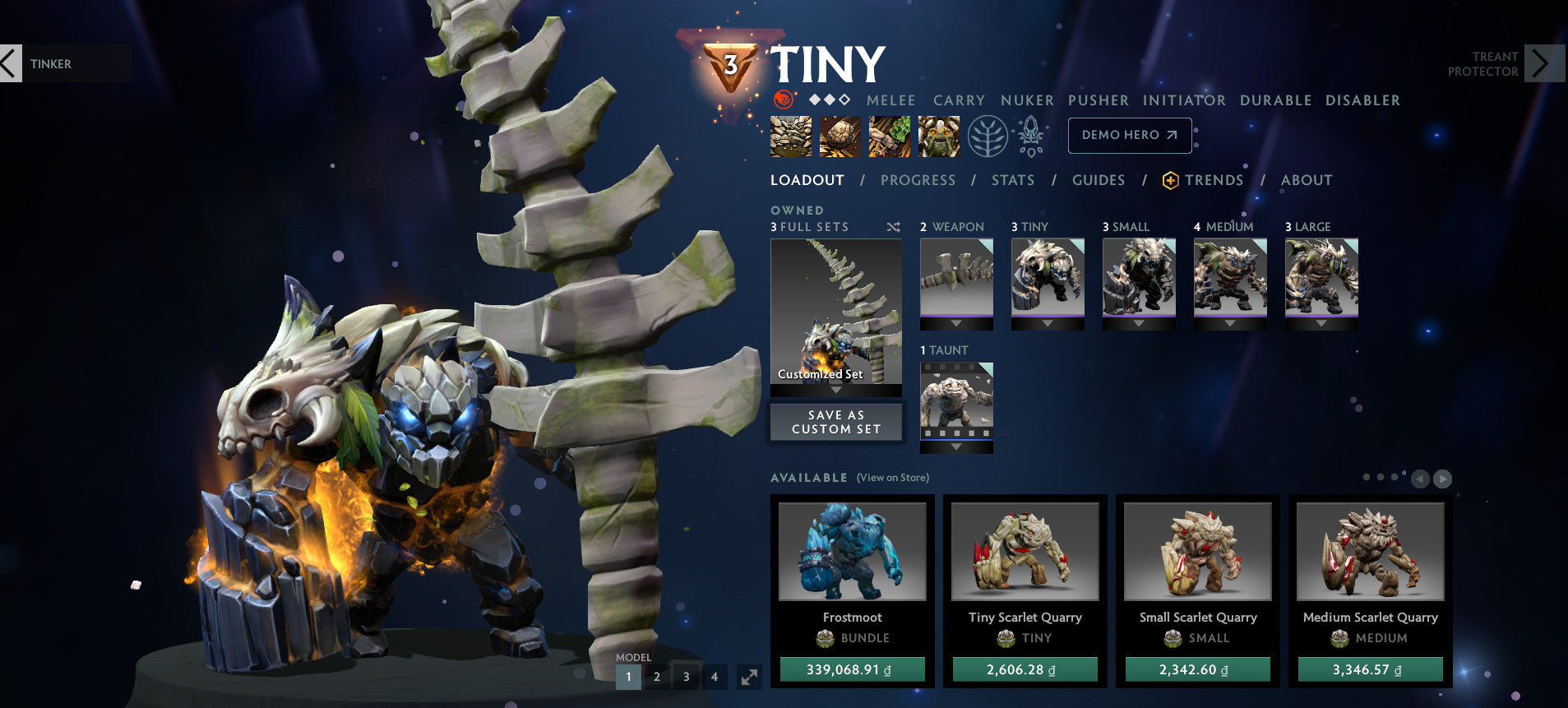Expand the Large slot dropdown arrow

coord(1321,324)
